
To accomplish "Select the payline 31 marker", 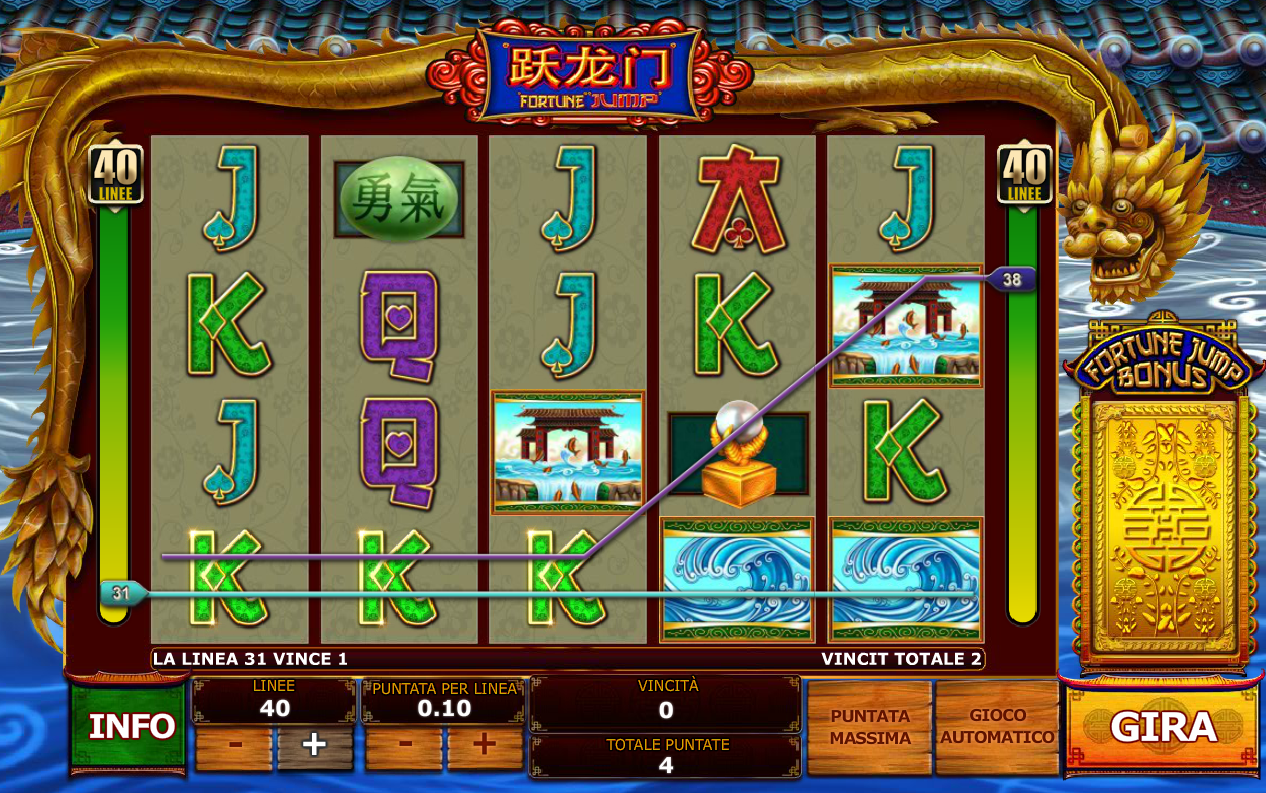I will click(x=122, y=593).
